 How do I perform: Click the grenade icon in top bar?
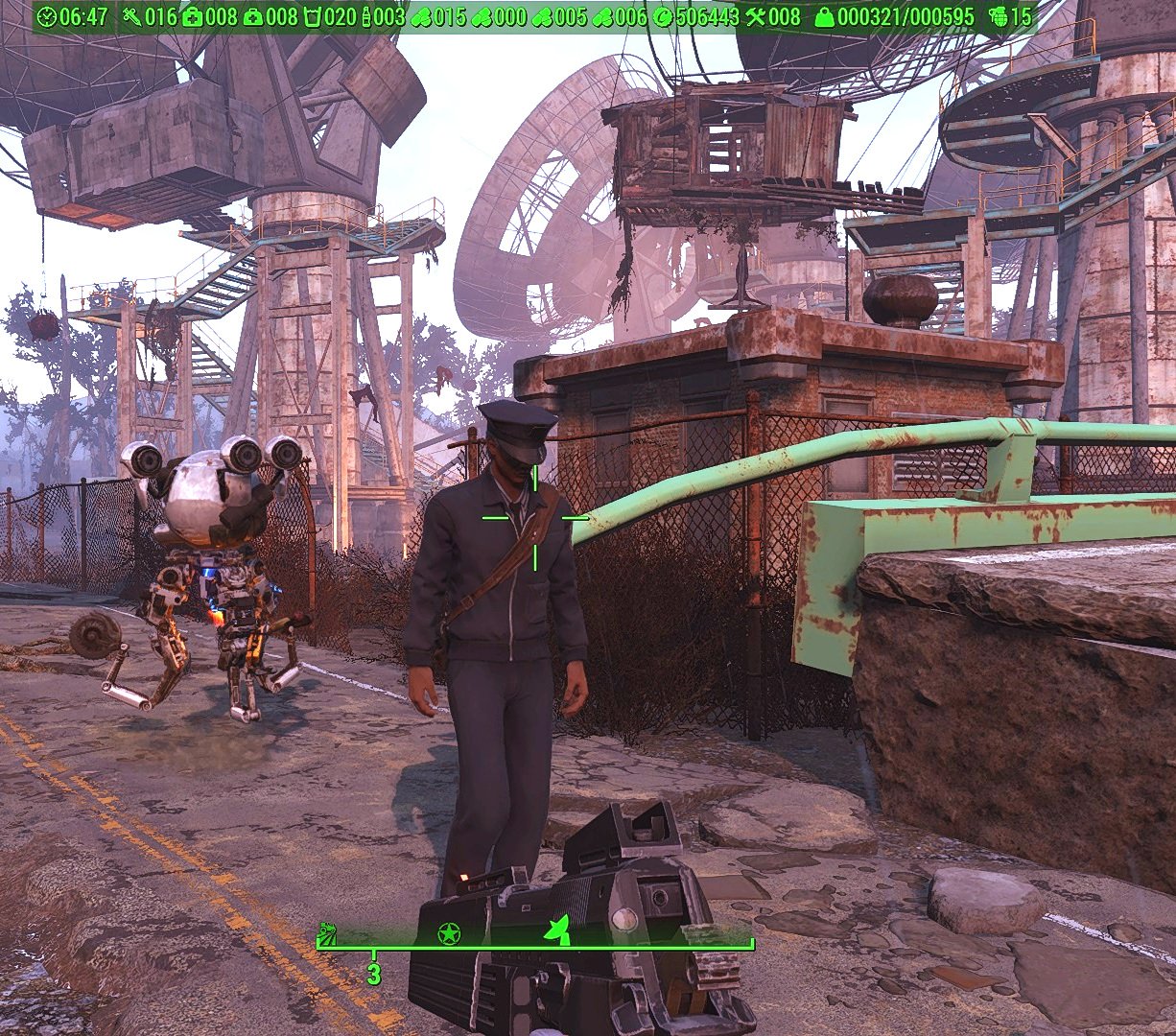tap(997, 16)
